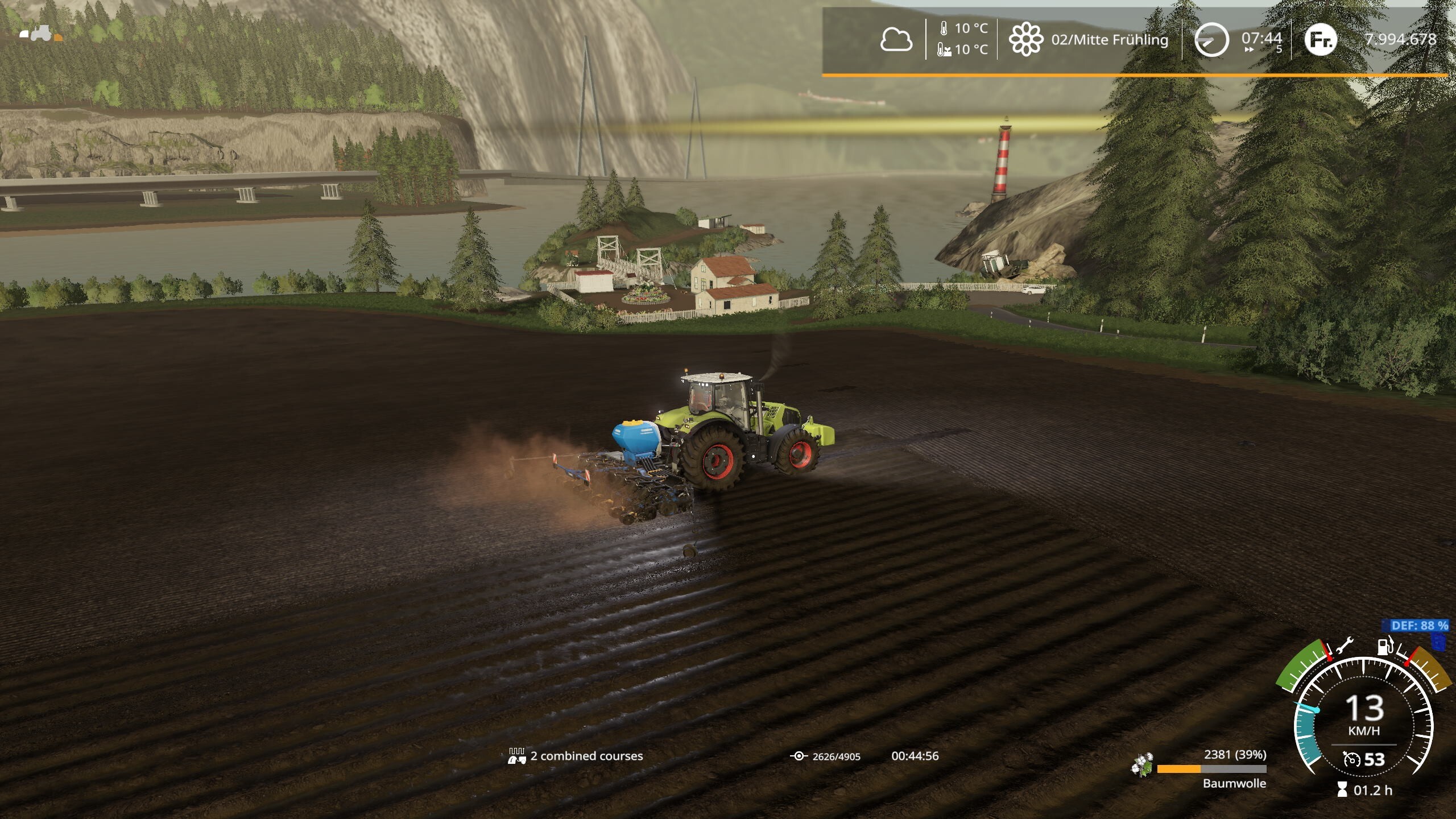Click the game clock icon

(x=1211, y=40)
